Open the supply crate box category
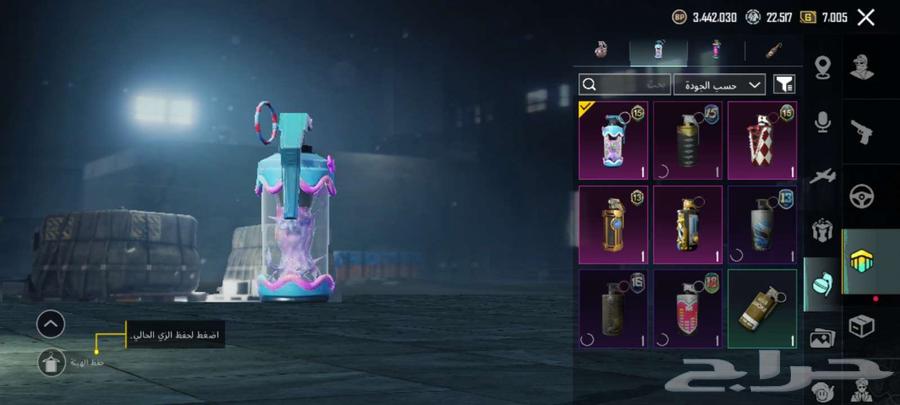The width and height of the screenshot is (900, 405). tap(861, 325)
